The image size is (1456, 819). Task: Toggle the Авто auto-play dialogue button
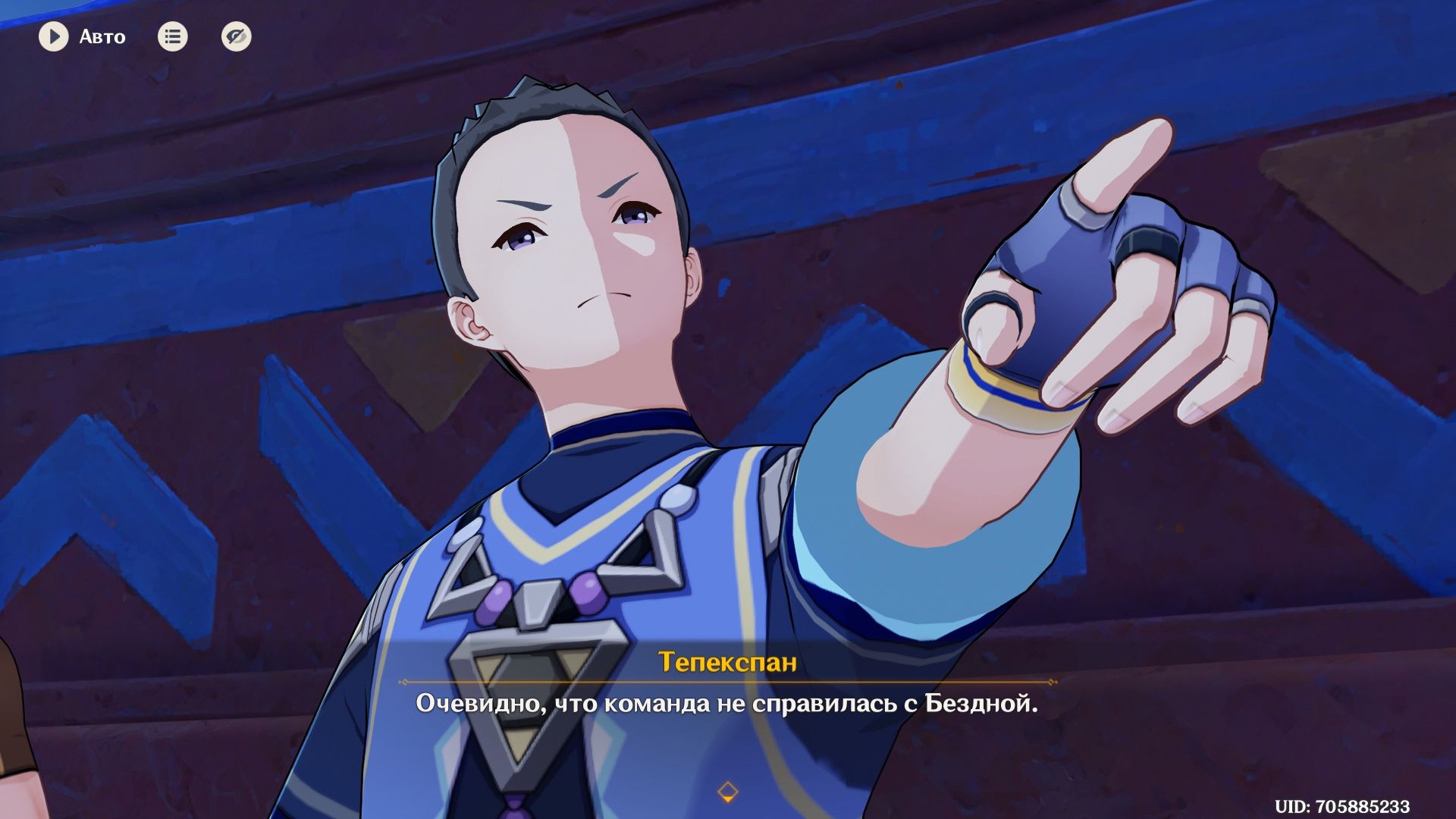pyautogui.click(x=54, y=36)
